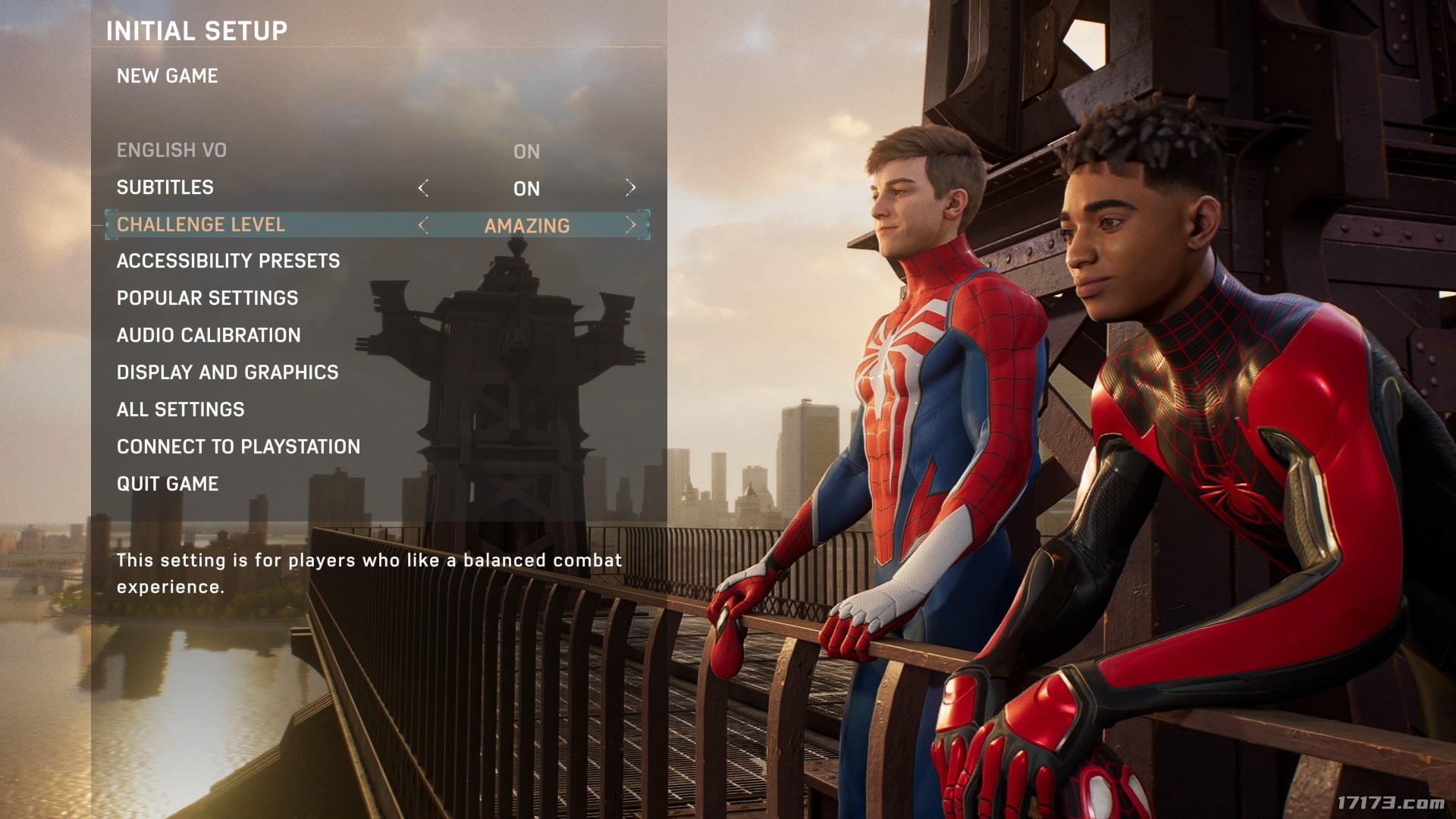Image resolution: width=1456 pixels, height=819 pixels.
Task: Open Popular Settings
Action: [x=207, y=298]
